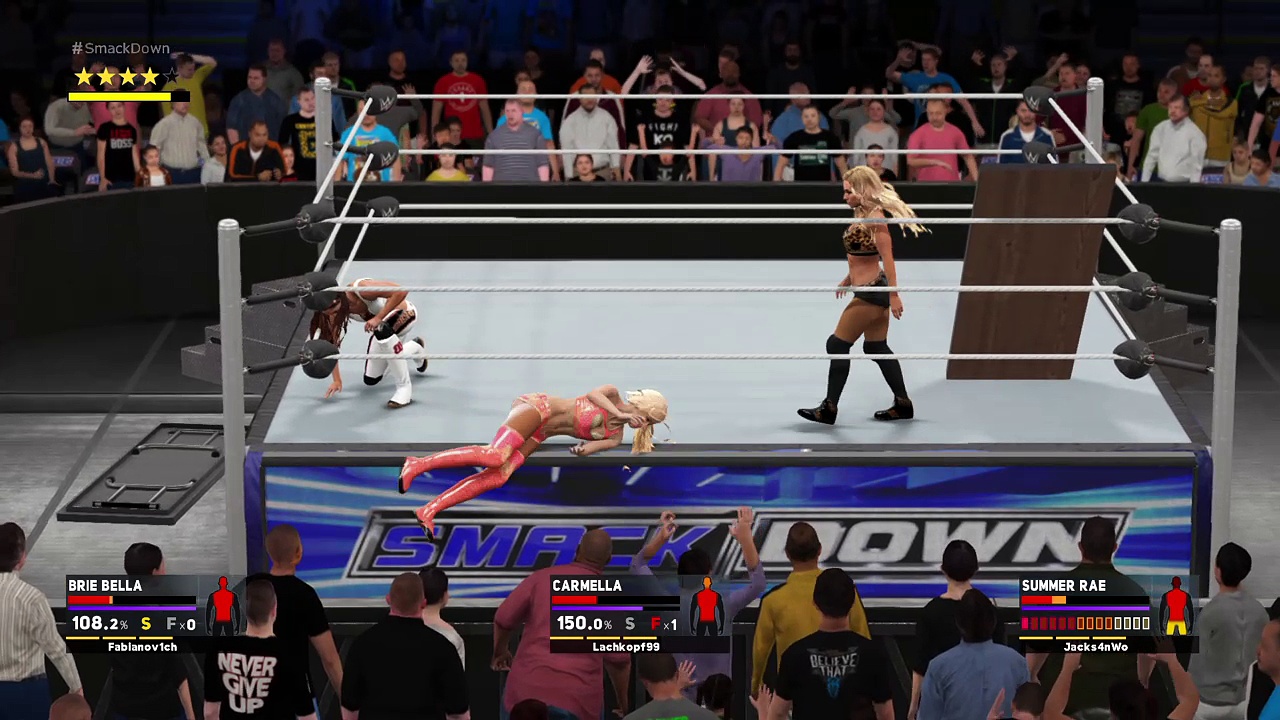The width and height of the screenshot is (1280, 720).
Task: Select Summer Rae's body damage silhouette
Action: tap(1176, 605)
